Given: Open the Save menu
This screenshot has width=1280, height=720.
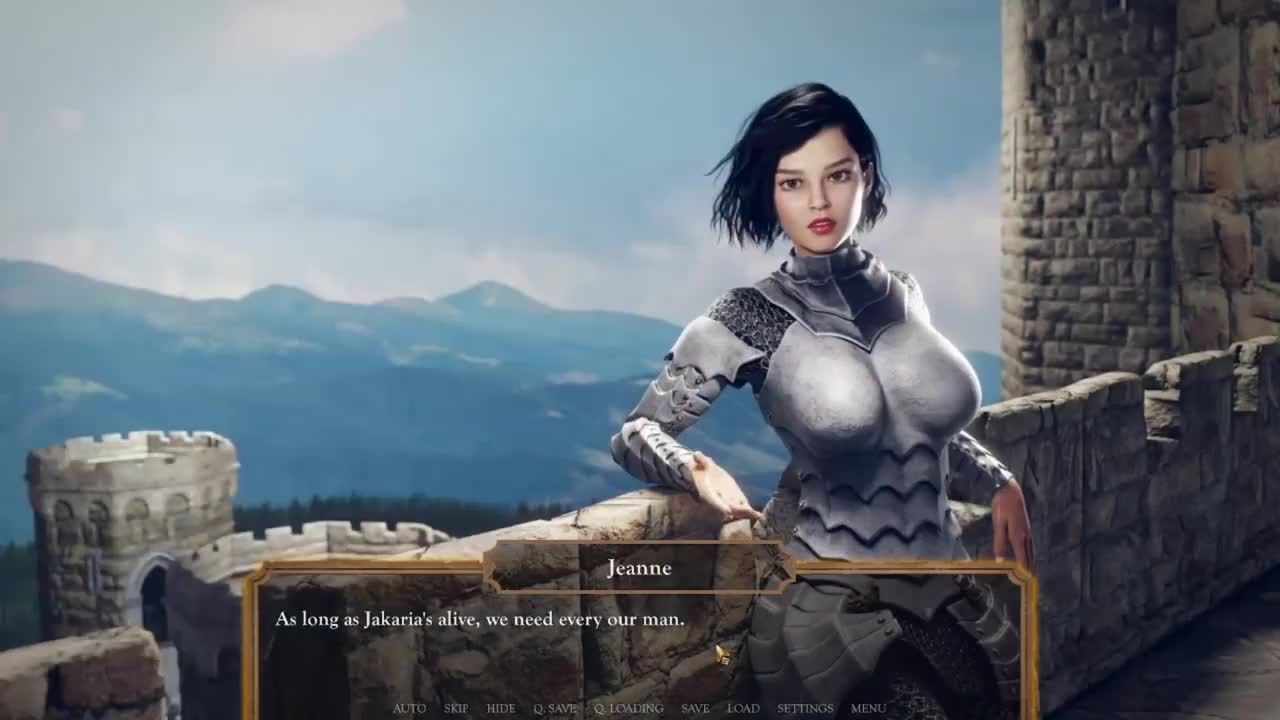Looking at the screenshot, I should tap(695, 708).
